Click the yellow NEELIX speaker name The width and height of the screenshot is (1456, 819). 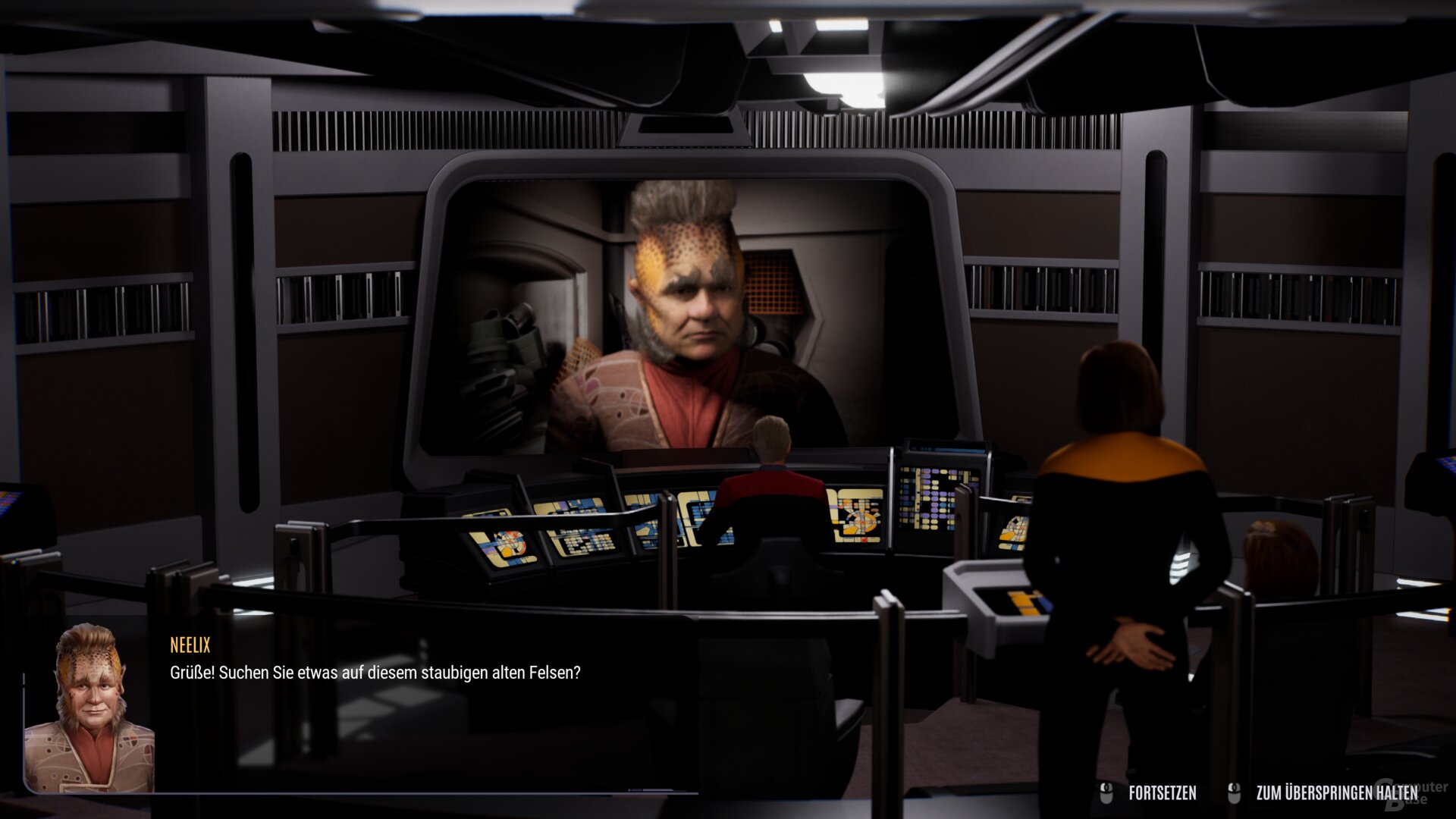coord(188,646)
